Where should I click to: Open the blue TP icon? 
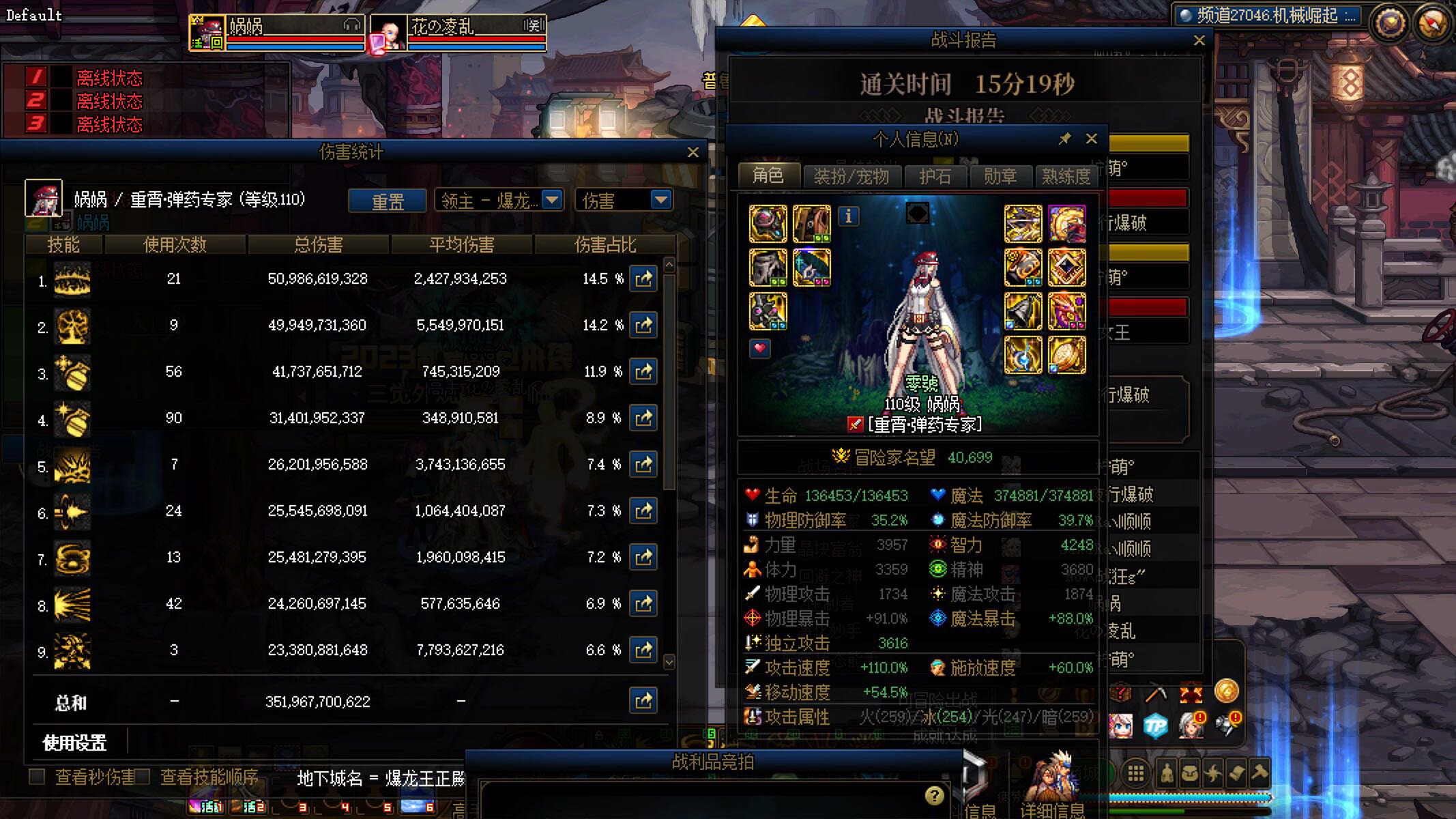tap(1155, 725)
